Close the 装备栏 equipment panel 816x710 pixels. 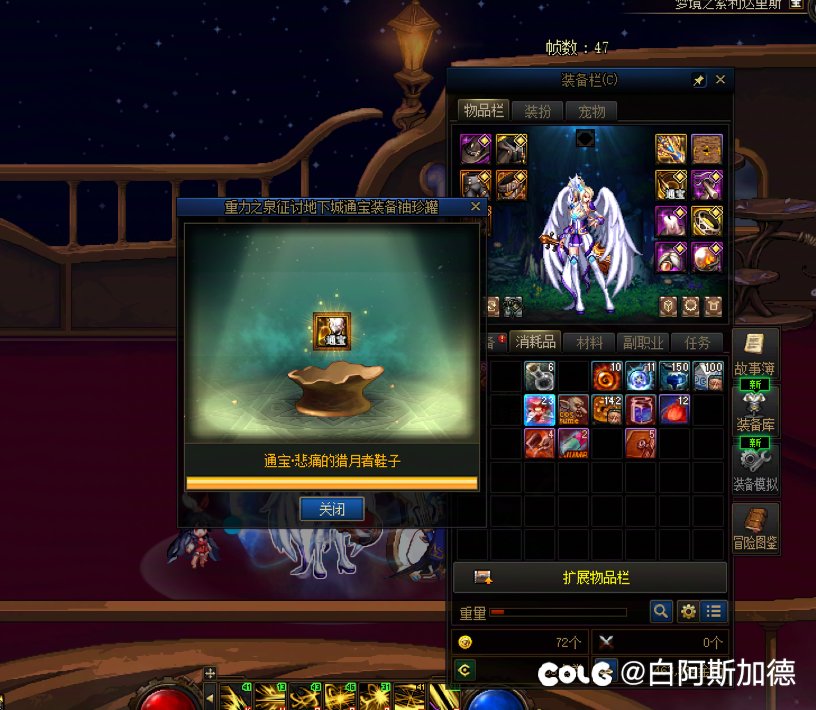point(720,80)
